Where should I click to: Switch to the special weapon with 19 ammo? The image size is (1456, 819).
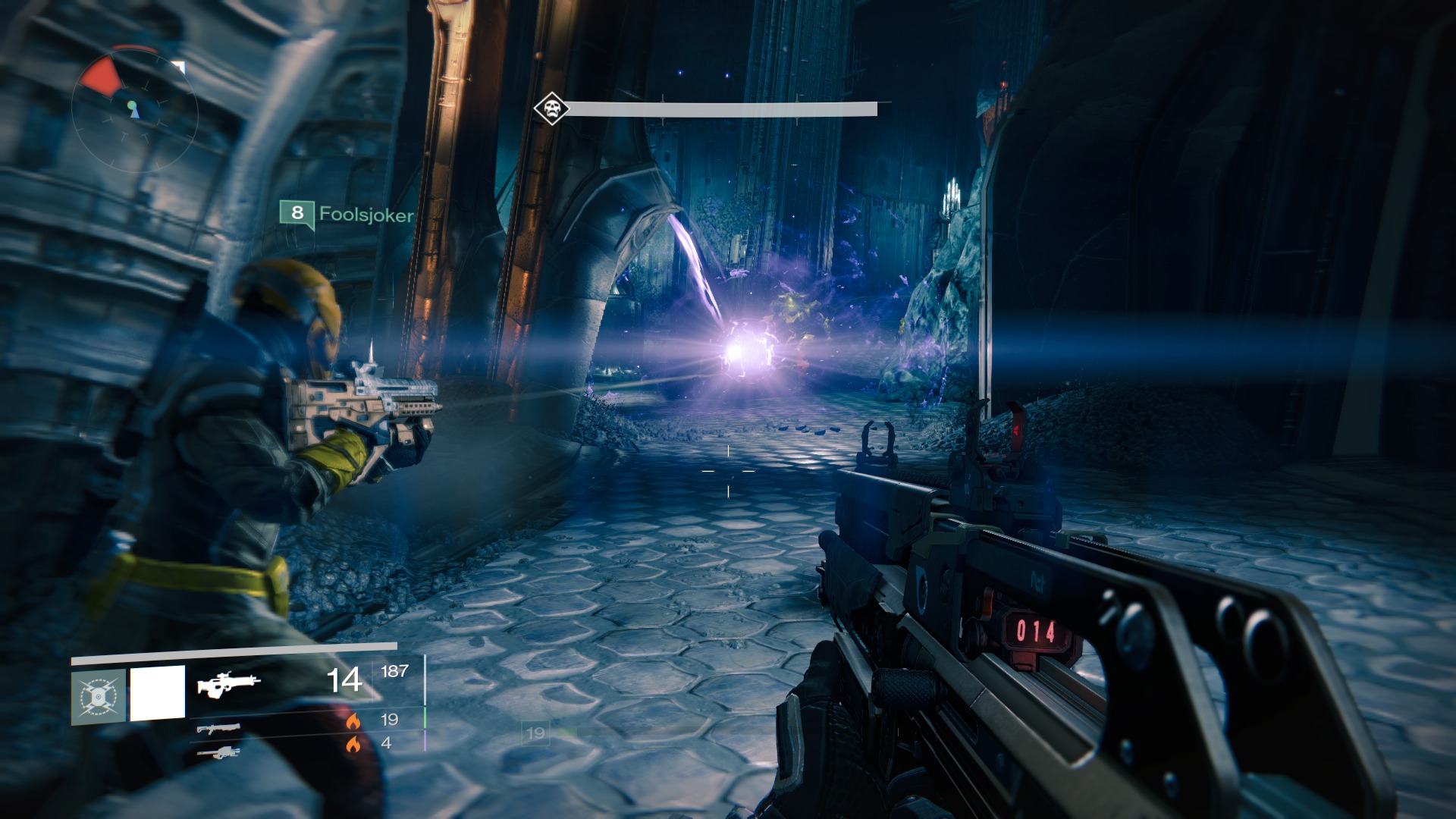pyautogui.click(x=218, y=729)
